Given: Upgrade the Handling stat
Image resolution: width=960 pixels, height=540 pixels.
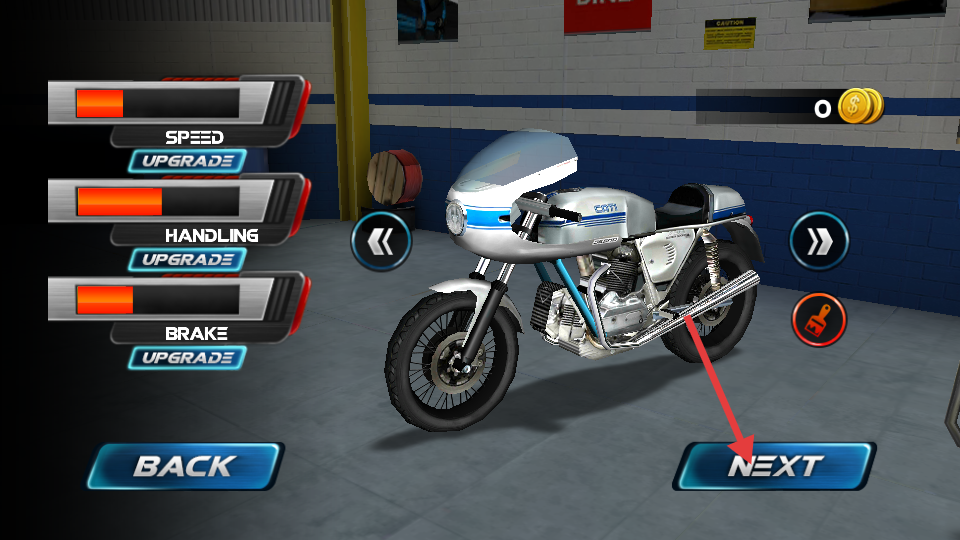Looking at the screenshot, I should (187, 259).
